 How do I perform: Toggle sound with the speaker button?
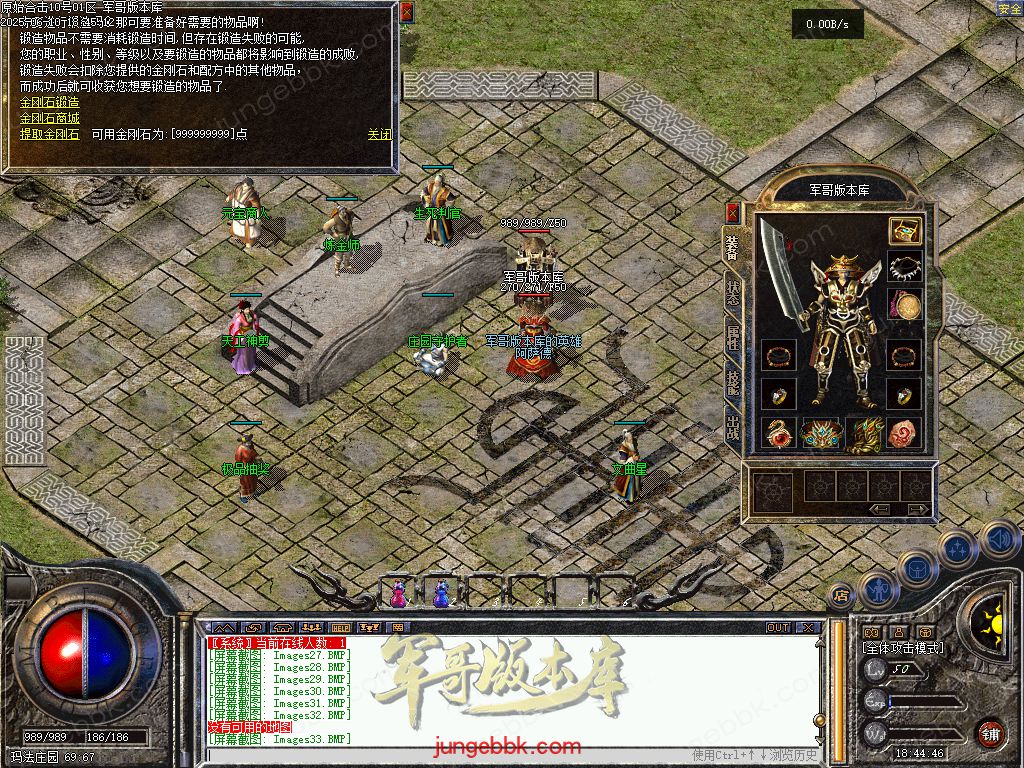click(x=999, y=540)
